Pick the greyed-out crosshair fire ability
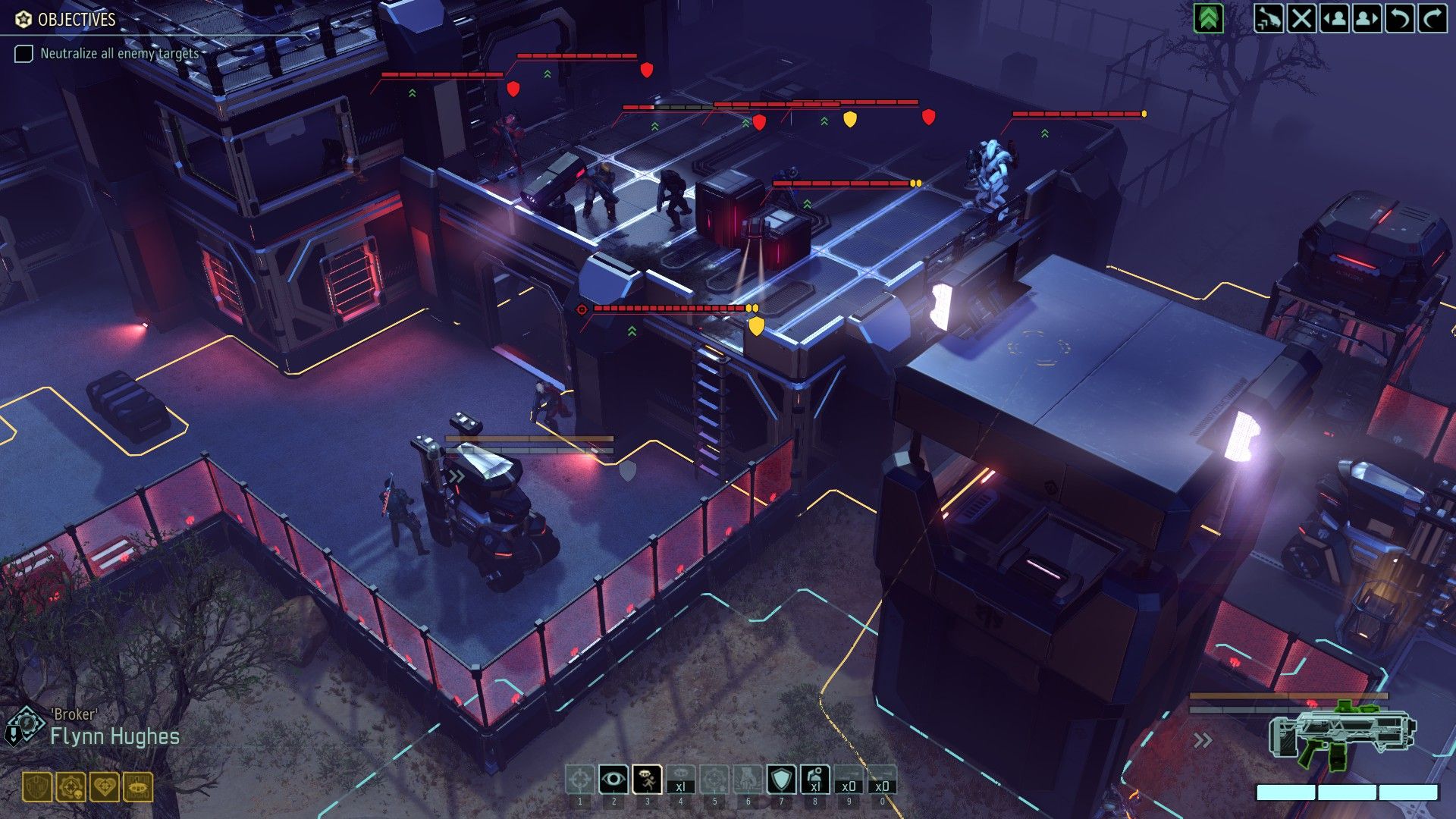The width and height of the screenshot is (1456, 819). coord(580,780)
